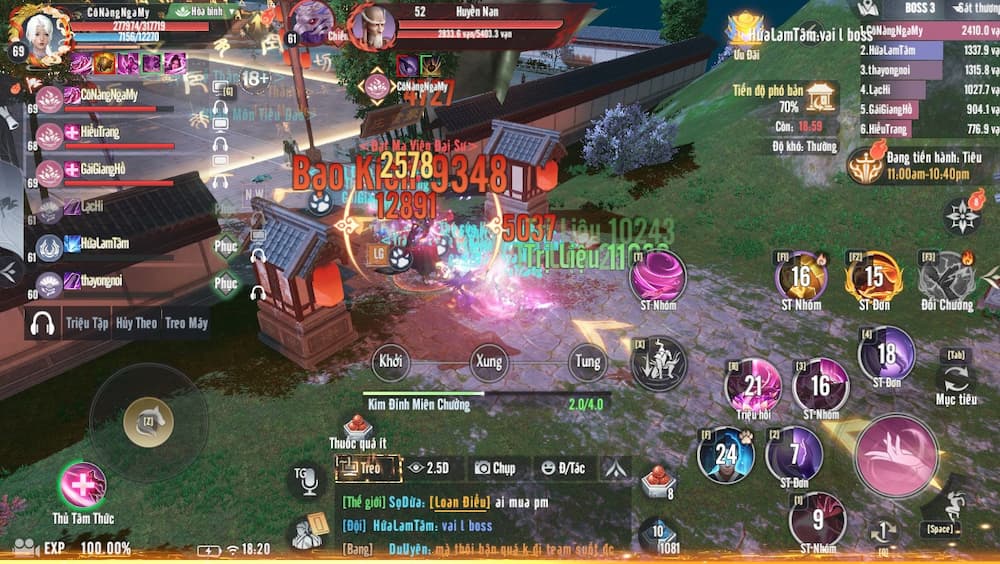This screenshot has width=1000, height=564.
Task: Click the Tung combo button
Action: (588, 361)
